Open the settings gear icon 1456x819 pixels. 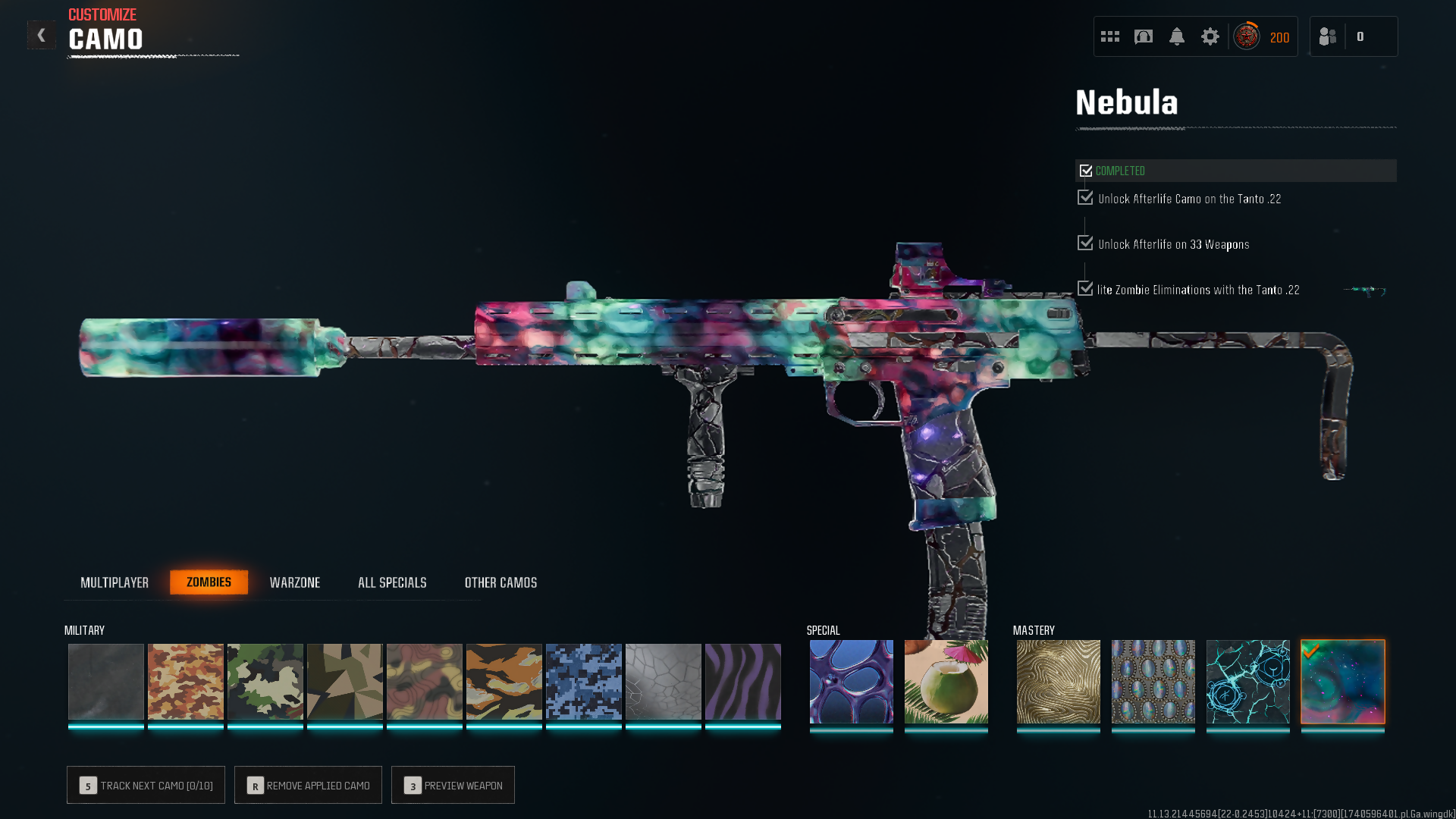1210,36
